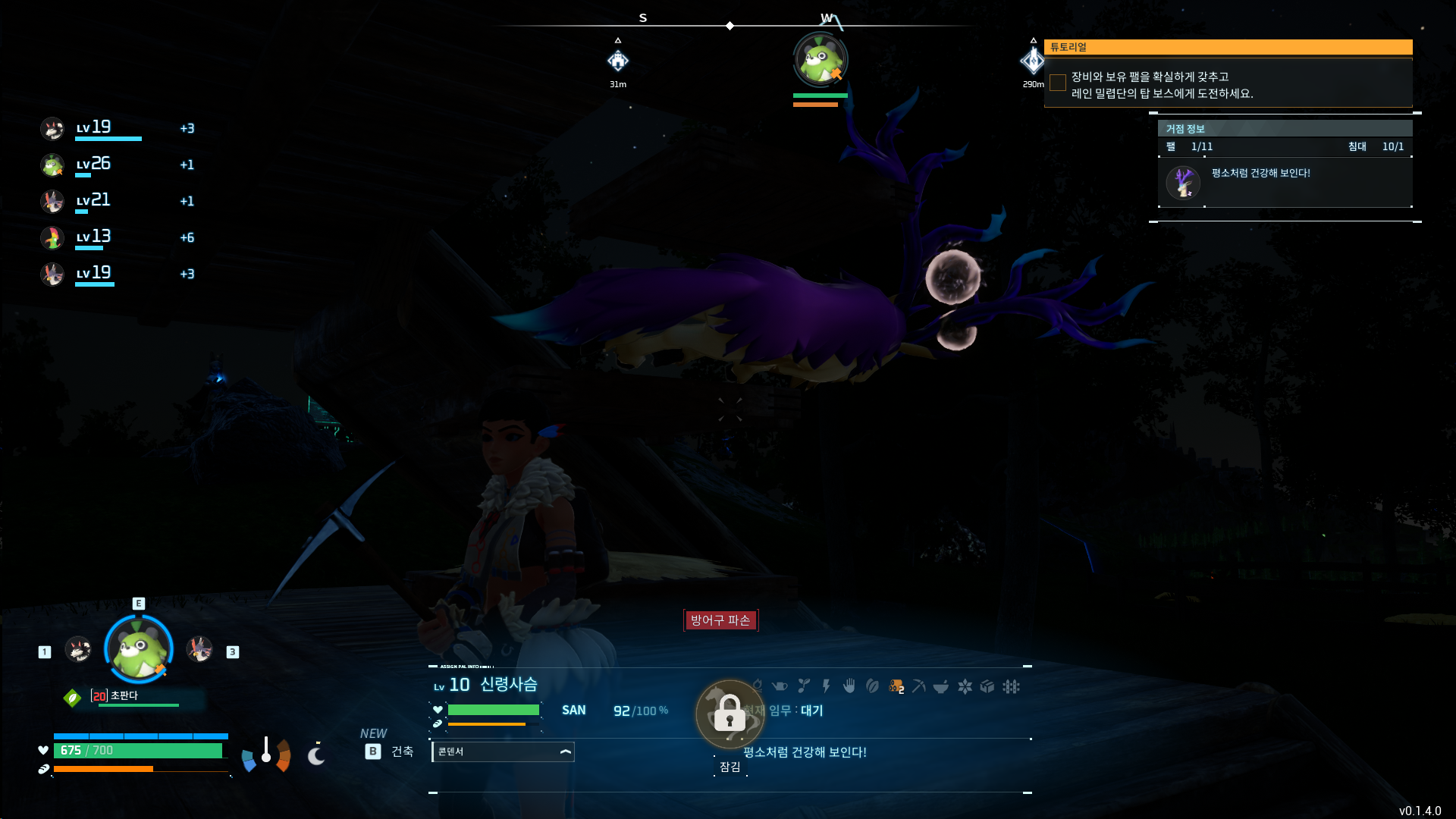Choose the Lv 21 pal party entry

pyautogui.click(x=52, y=201)
